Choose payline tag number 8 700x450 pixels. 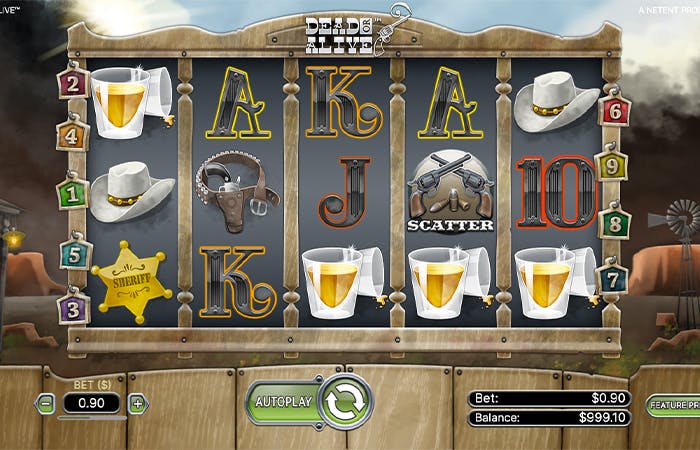click(614, 222)
